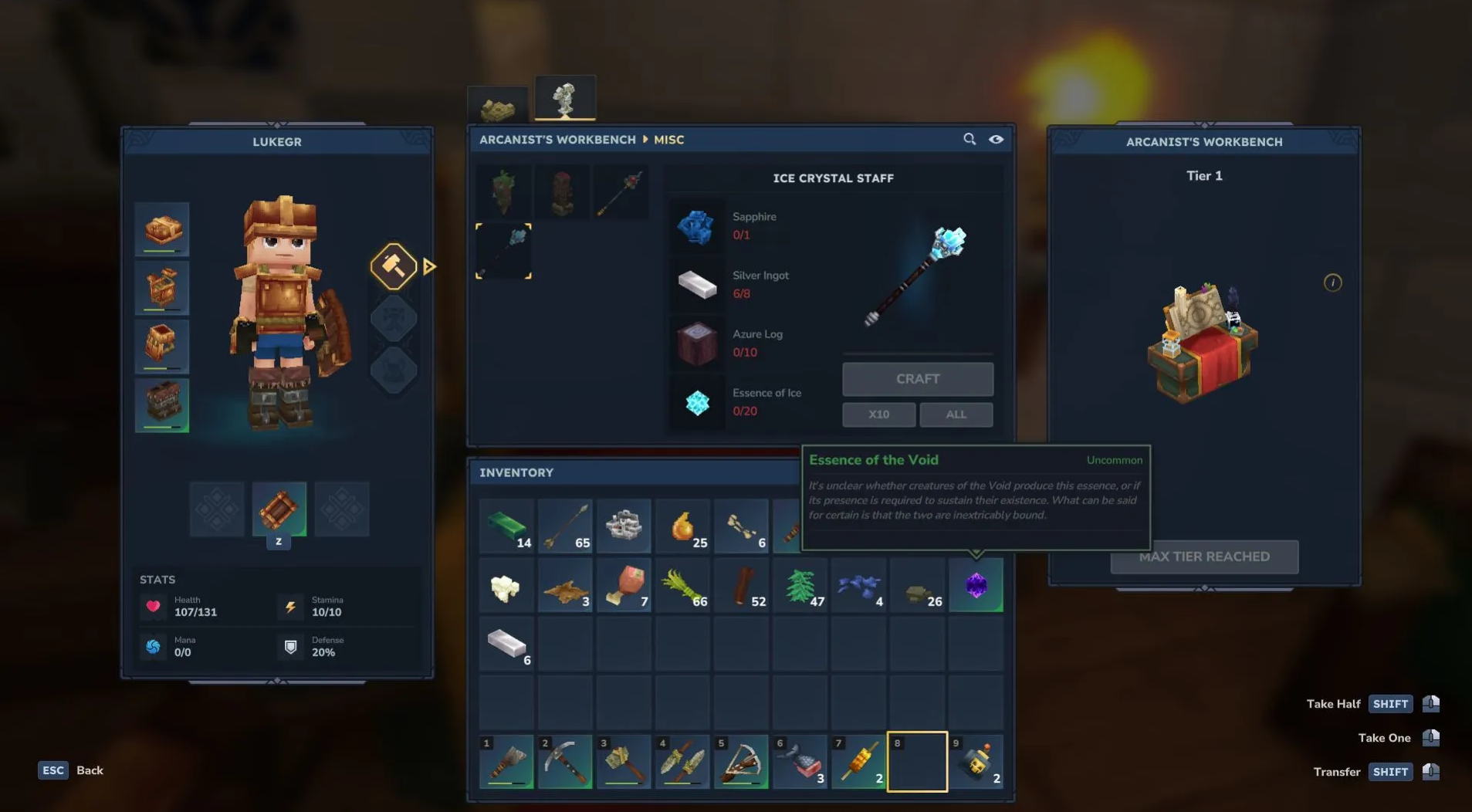The image size is (1472, 812).
Task: Select the Essence of the Void slot
Action: [976, 586]
